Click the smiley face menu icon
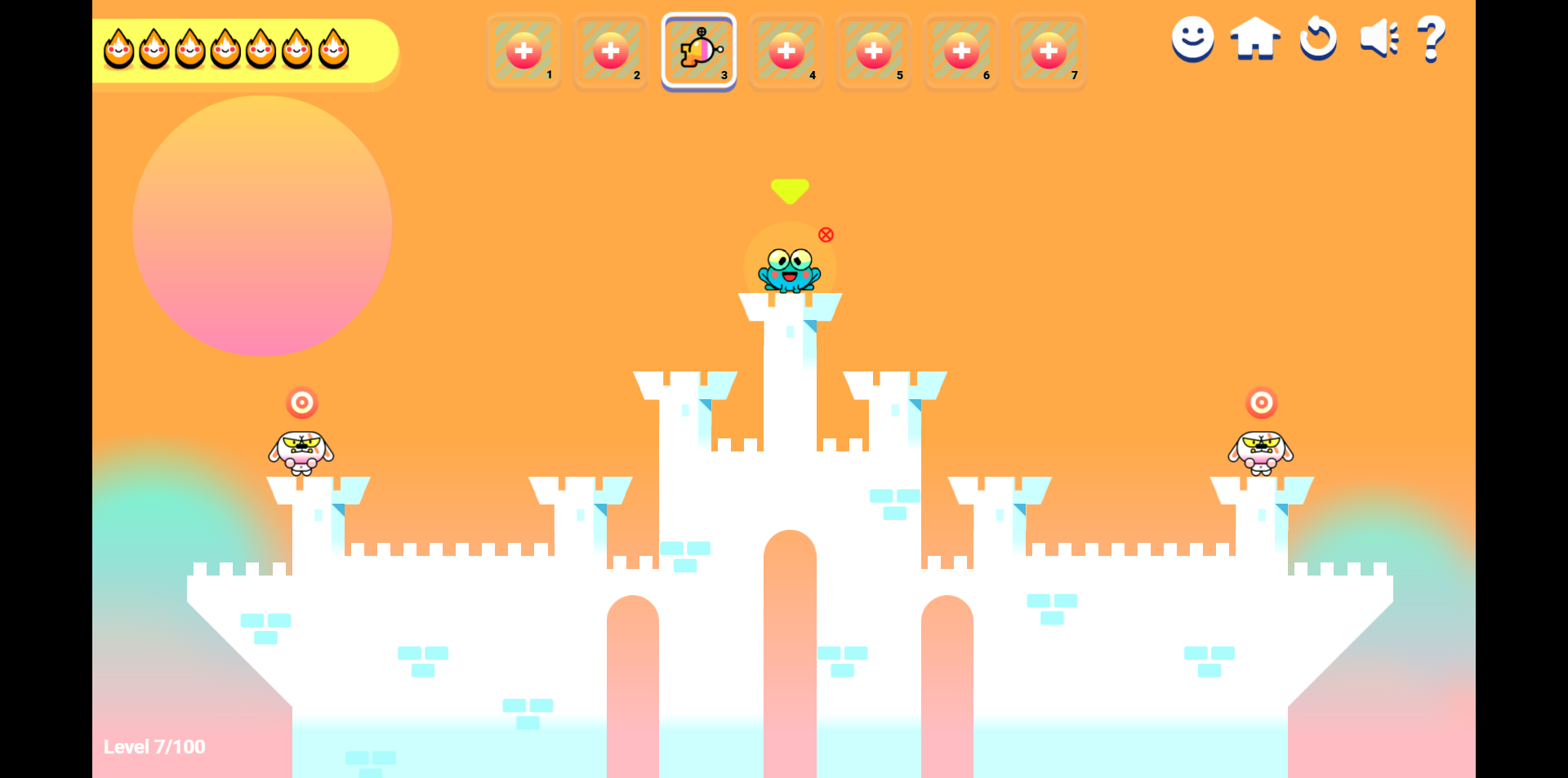This screenshot has width=1568, height=778. click(1193, 38)
